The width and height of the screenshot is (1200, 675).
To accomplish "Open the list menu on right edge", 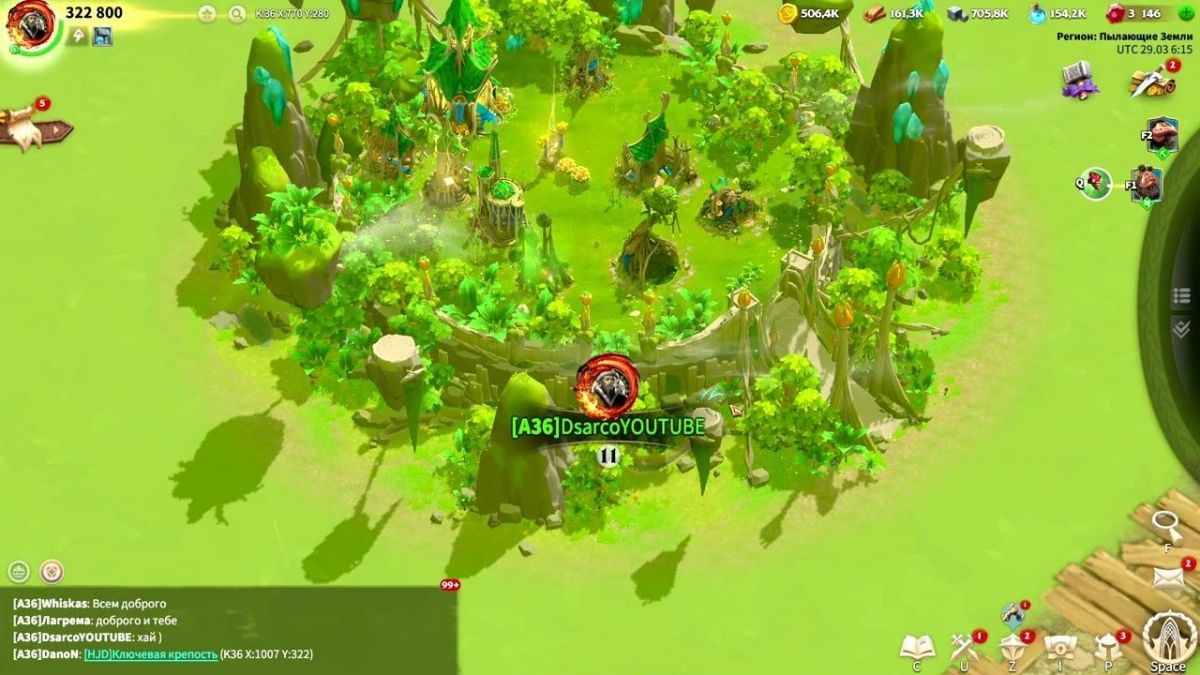I will [1181, 296].
